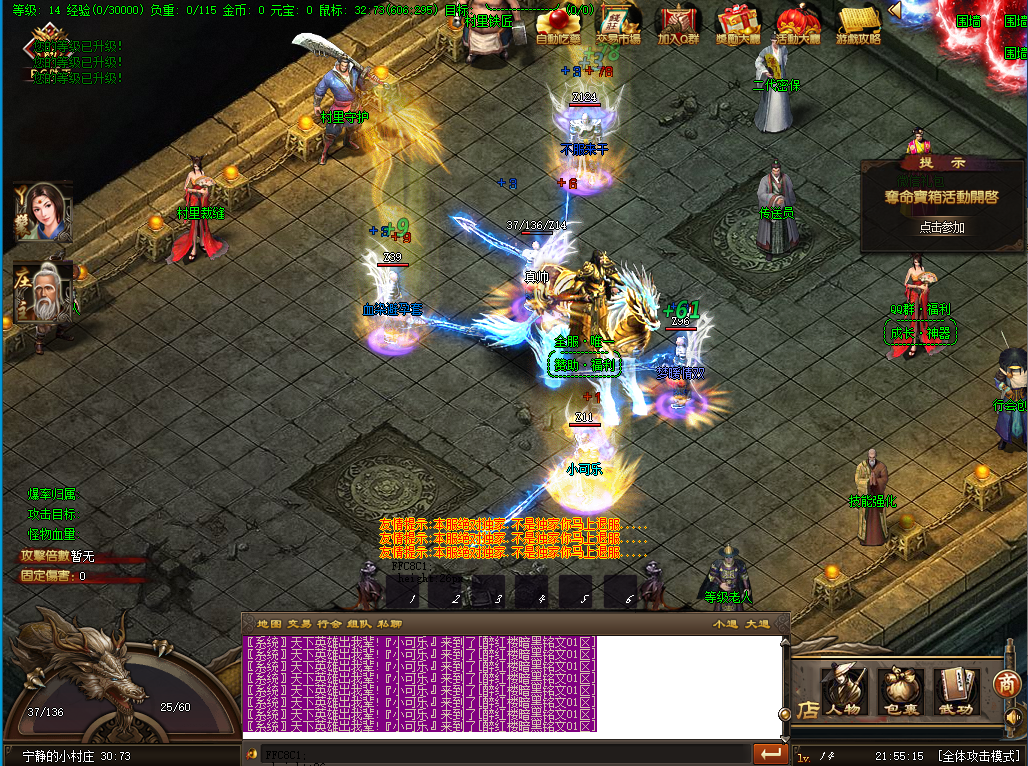
Task: Select the old man 庄主 portrait
Action: pyautogui.click(x=42, y=290)
